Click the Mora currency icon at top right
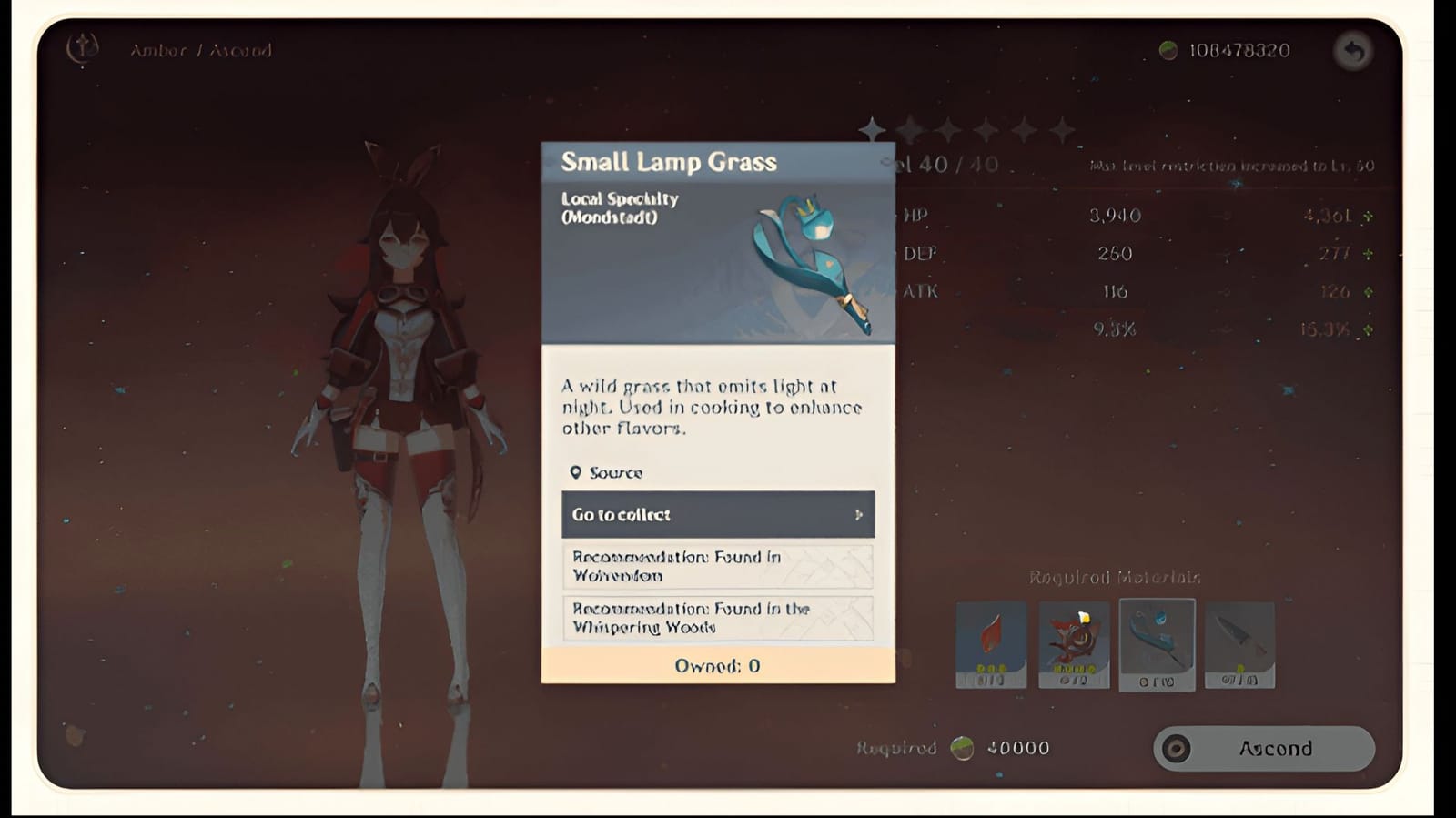The height and width of the screenshot is (818, 1456). point(1168,51)
